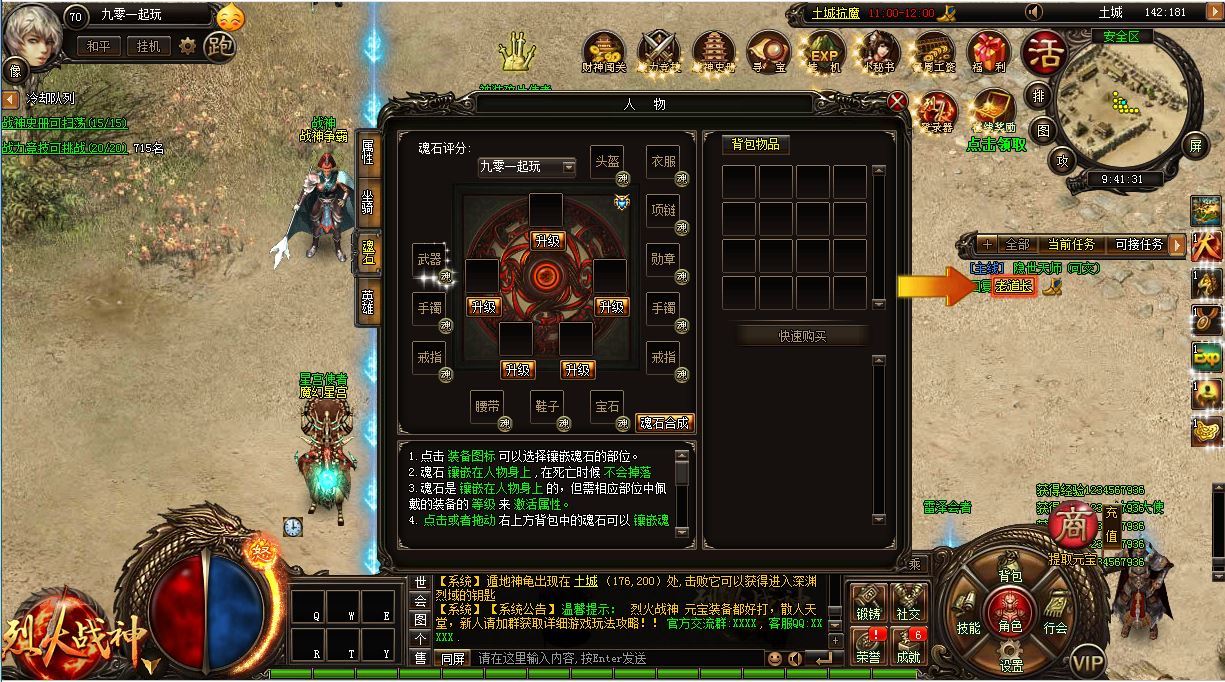This screenshot has height=682, width=1225.
Task: Select the 项链 necklace equipment slot
Action: [x=663, y=211]
